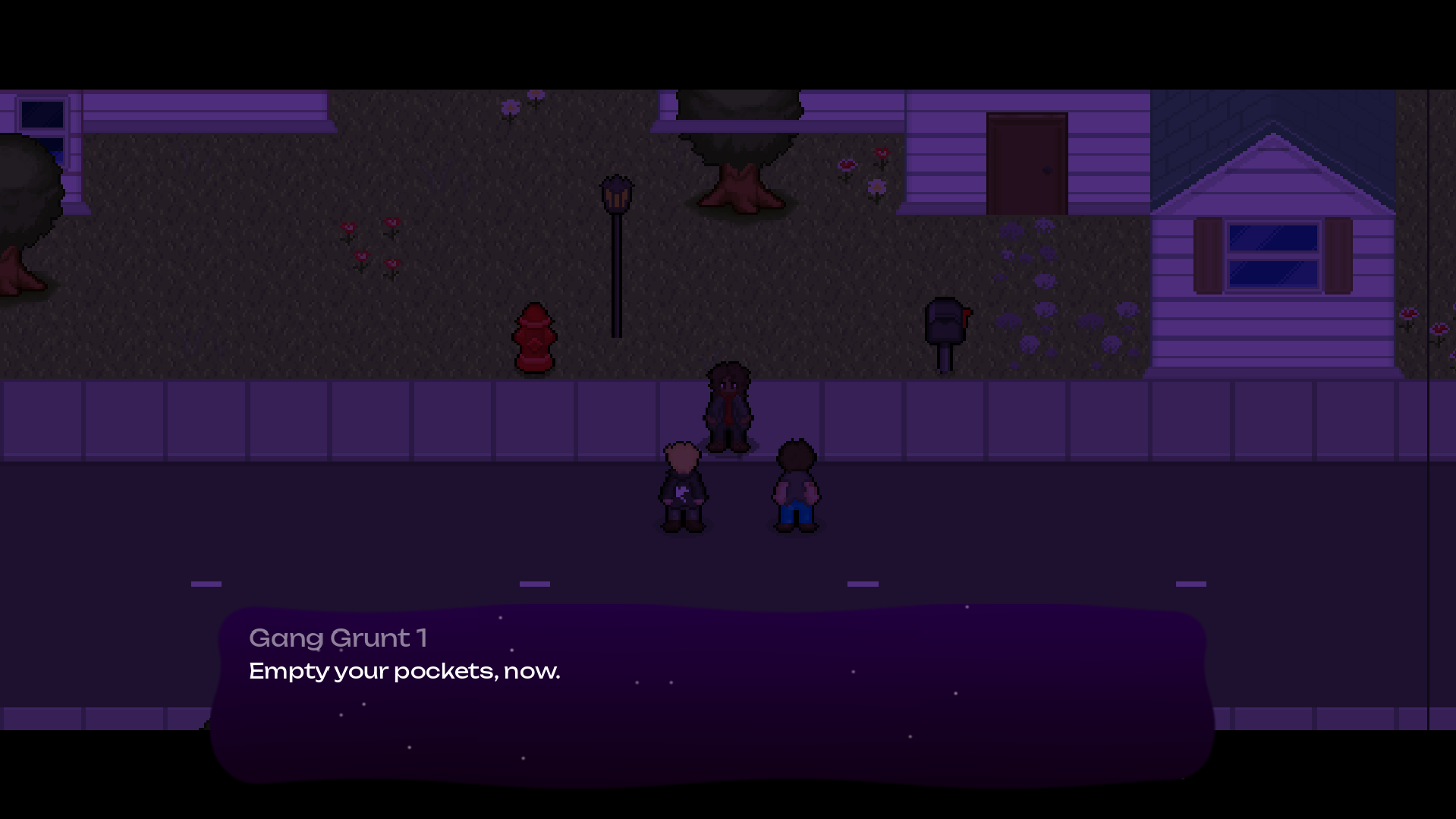Advance the Gang Grunt 1 dialogue box
1456x819 pixels.
(x=712, y=694)
